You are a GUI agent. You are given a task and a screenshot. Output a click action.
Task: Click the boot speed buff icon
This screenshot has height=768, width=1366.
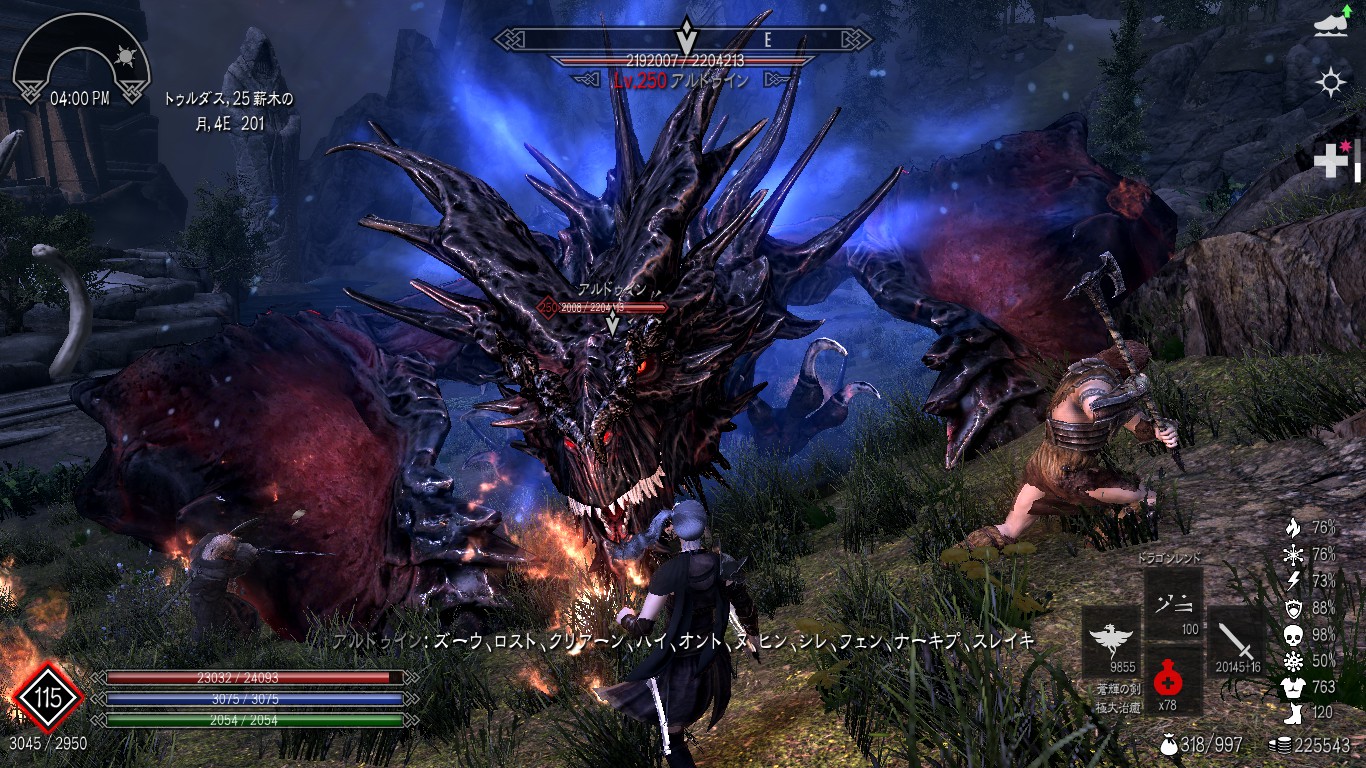click(1331, 27)
